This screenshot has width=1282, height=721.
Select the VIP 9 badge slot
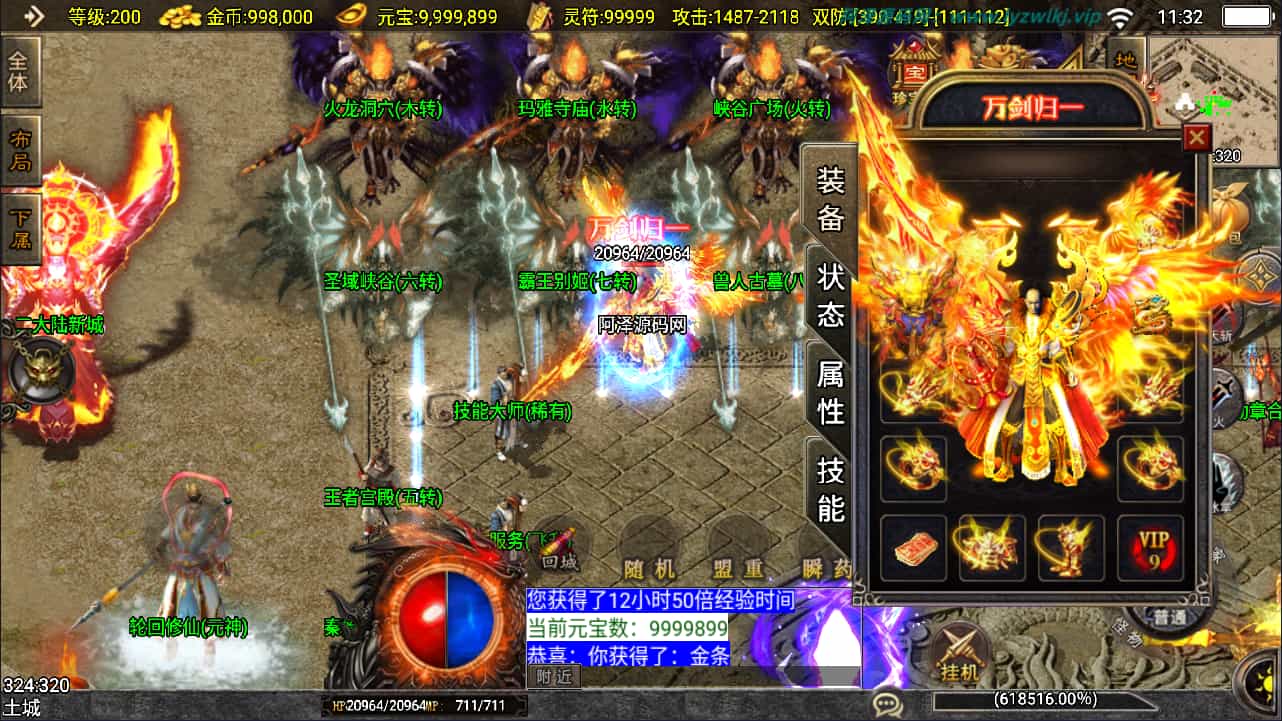(1150, 548)
